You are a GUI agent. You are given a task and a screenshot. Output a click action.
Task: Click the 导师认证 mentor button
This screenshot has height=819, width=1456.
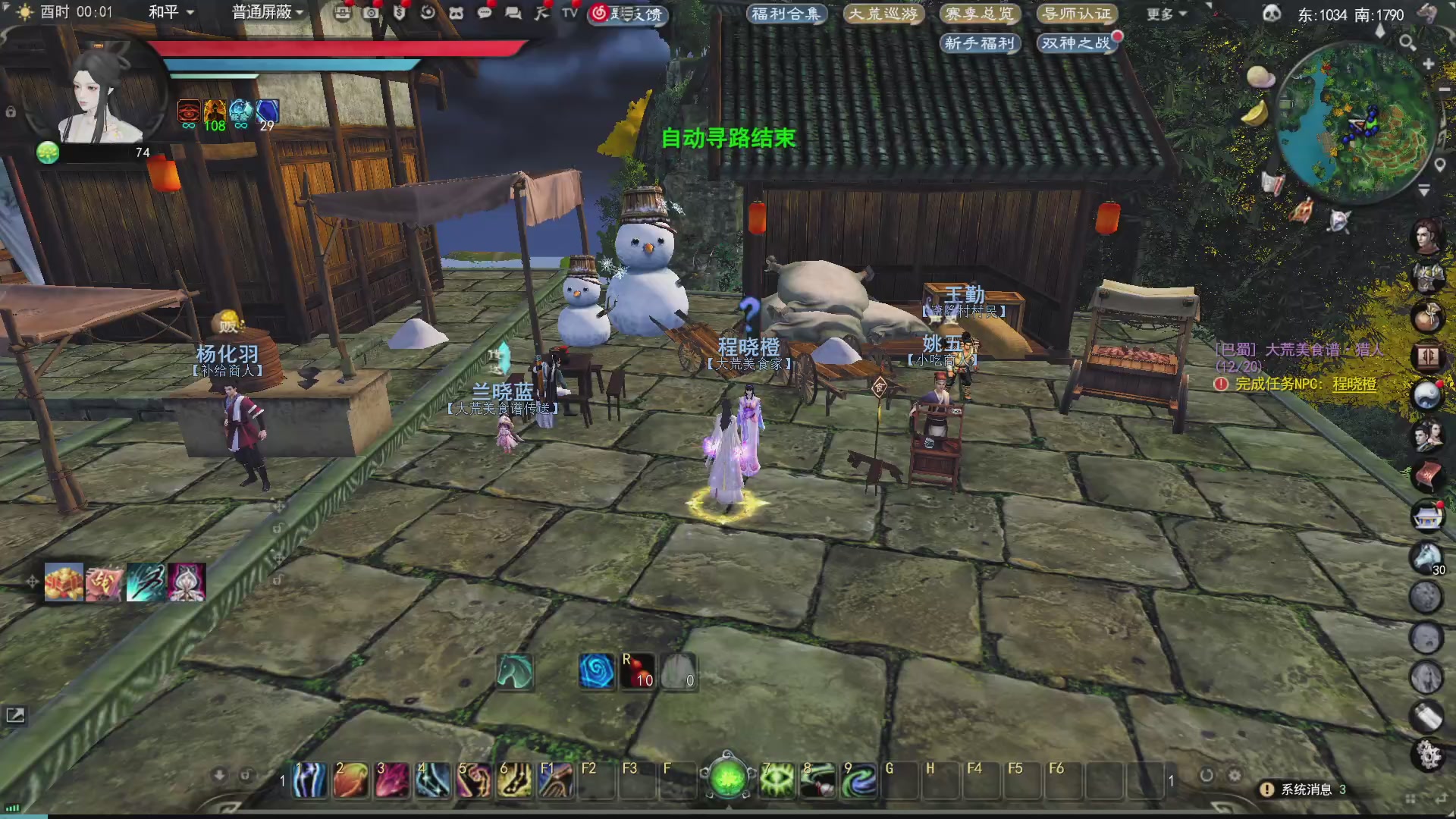1077,14
